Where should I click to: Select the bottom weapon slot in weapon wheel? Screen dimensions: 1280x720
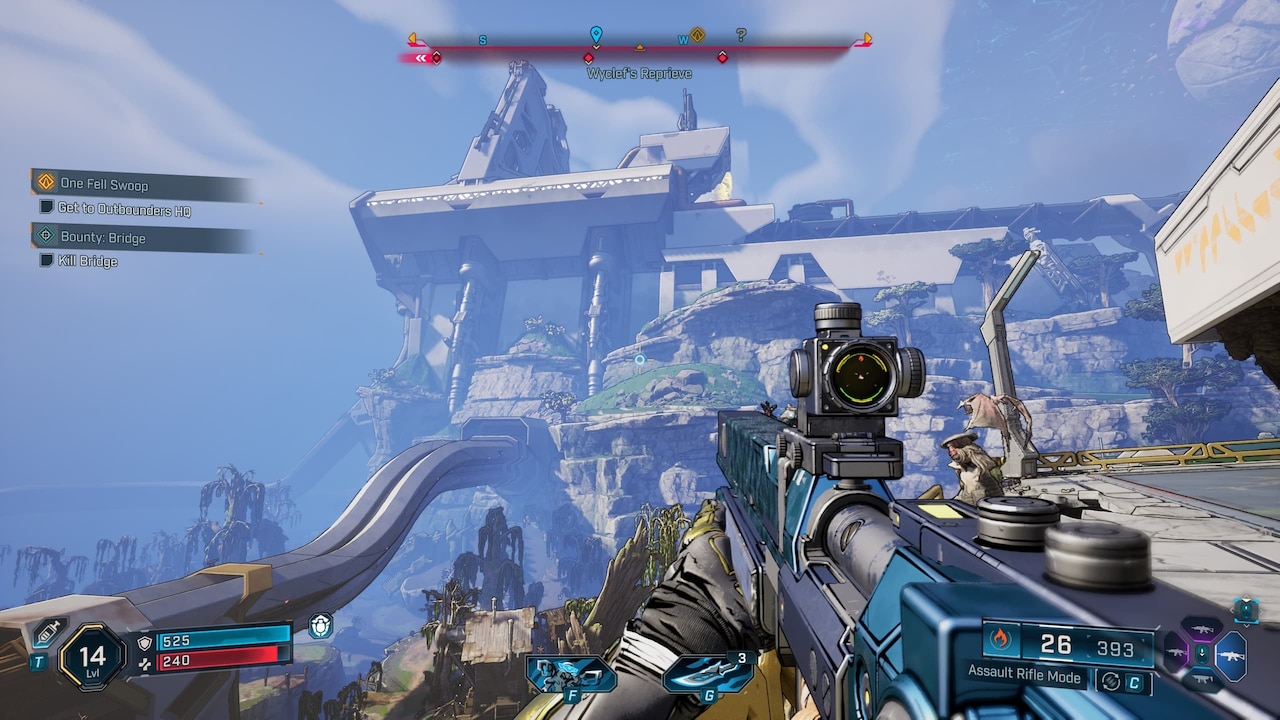click(1202, 681)
